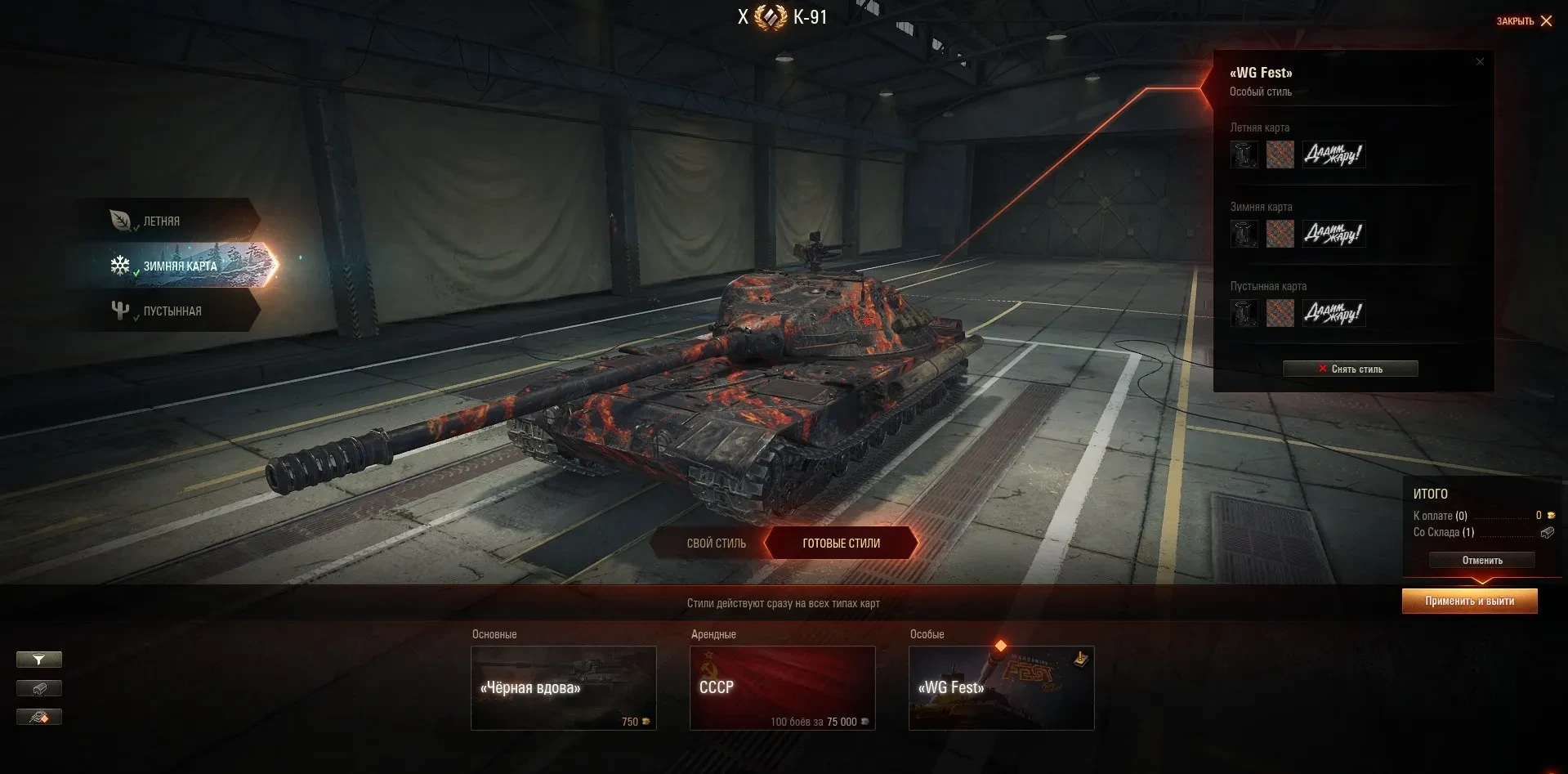Select the «Чёрная вдова» style card
Screen dimensions: 1568x774
[x=564, y=687]
